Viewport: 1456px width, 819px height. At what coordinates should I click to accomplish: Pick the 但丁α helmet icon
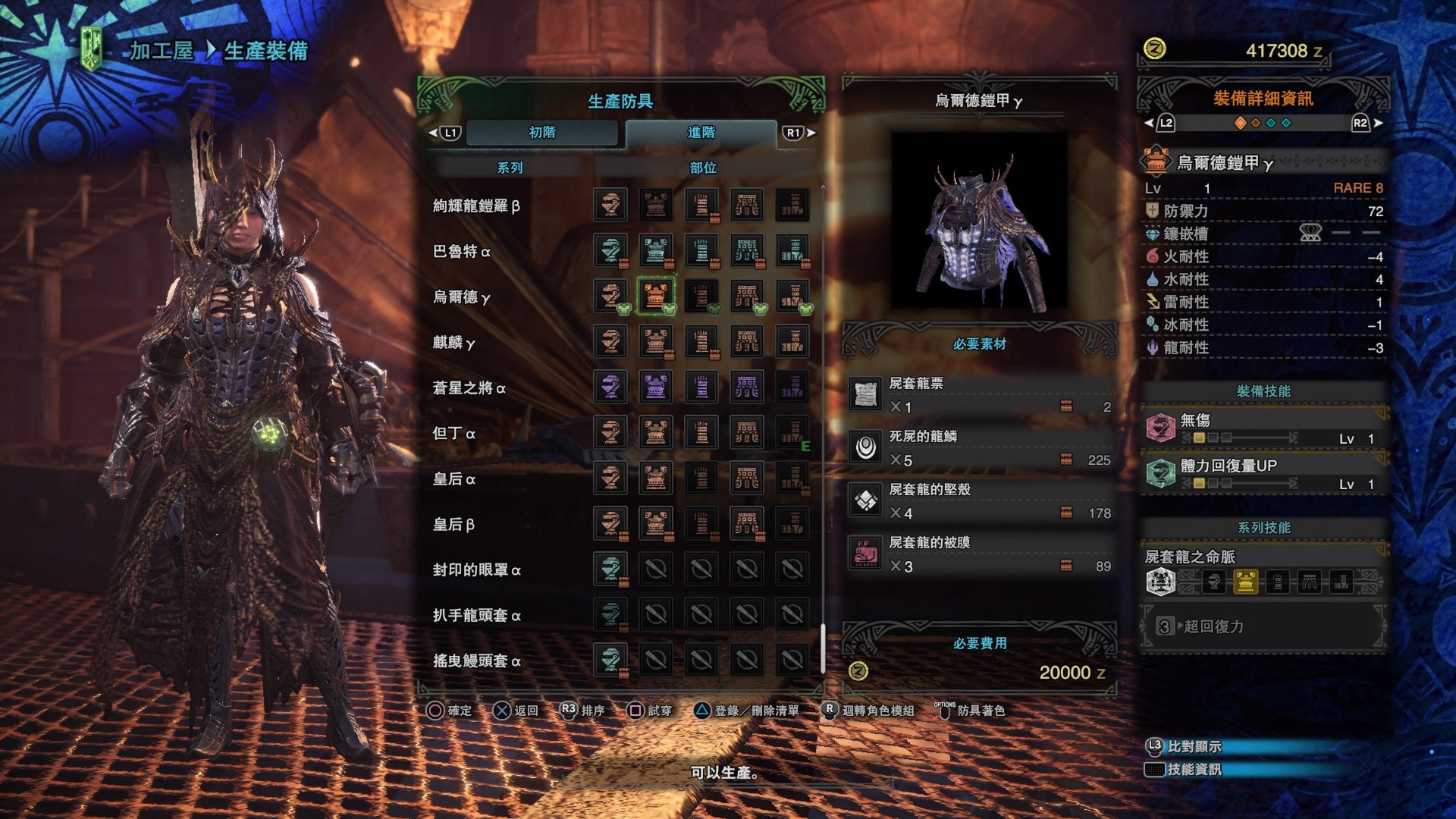(x=610, y=433)
